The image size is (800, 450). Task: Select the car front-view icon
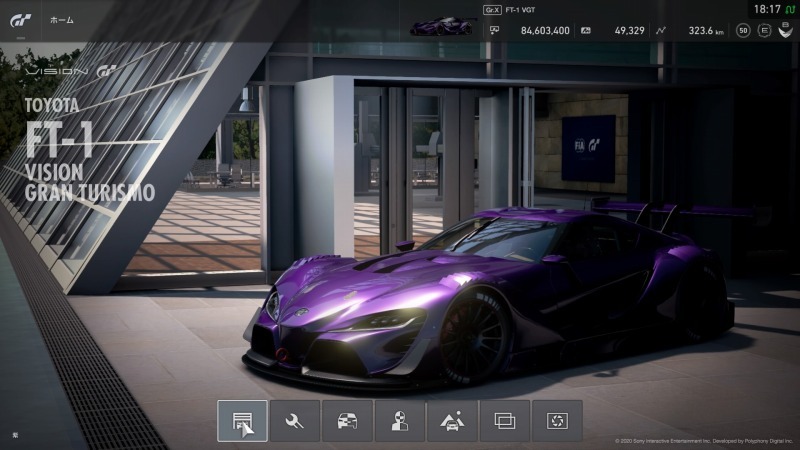click(347, 421)
